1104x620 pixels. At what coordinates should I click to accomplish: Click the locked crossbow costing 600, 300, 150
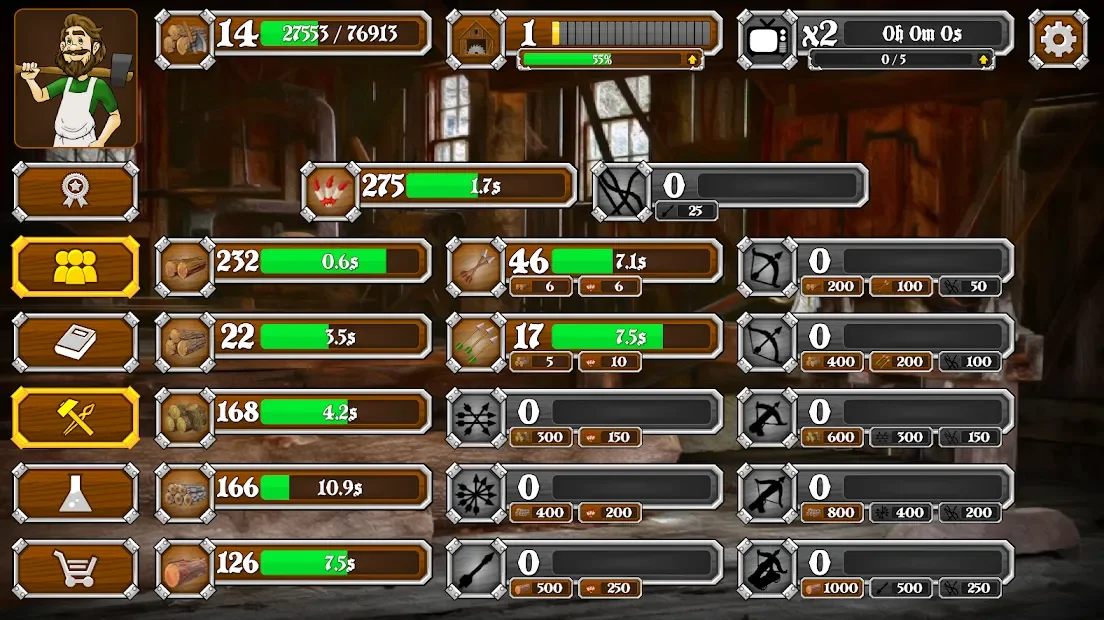coord(767,417)
